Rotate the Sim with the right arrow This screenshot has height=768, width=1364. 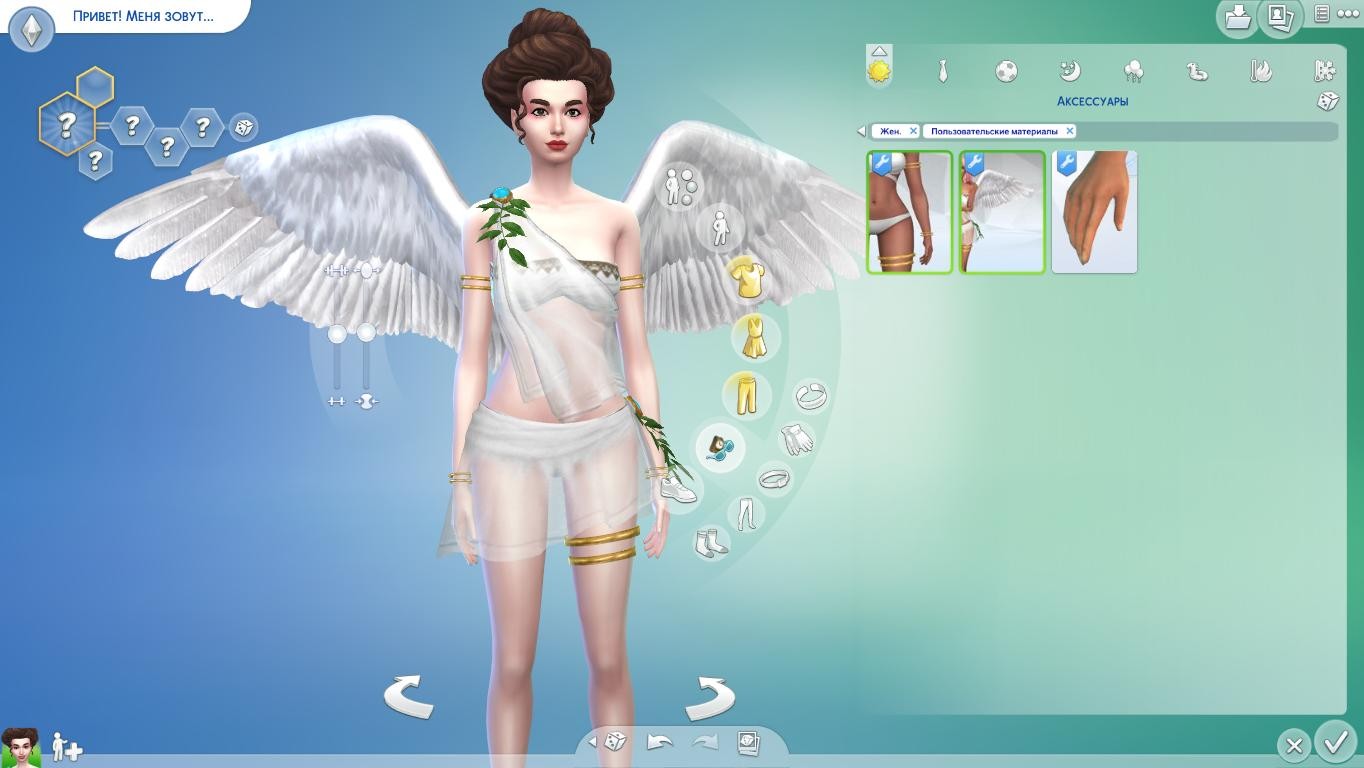[710, 696]
